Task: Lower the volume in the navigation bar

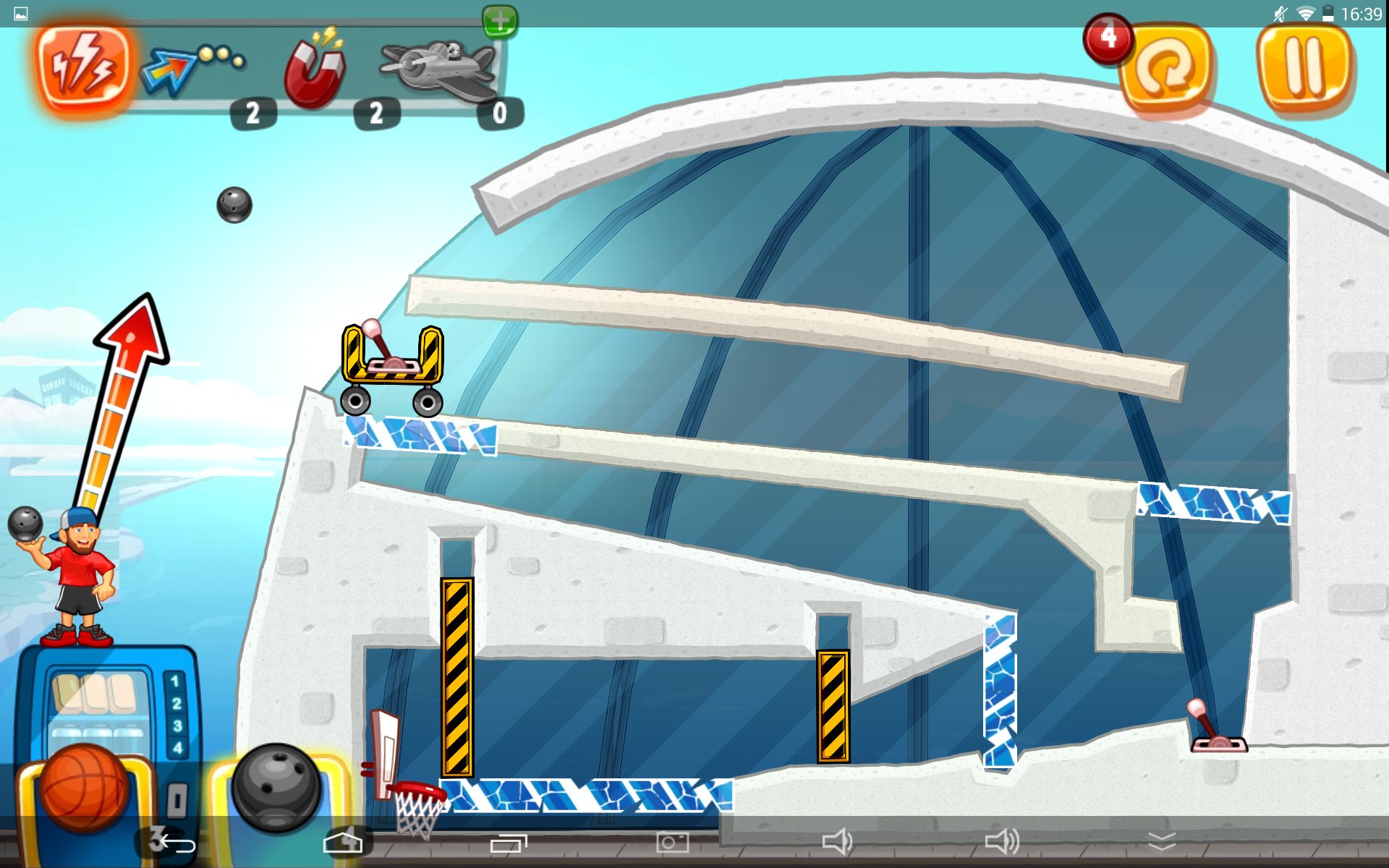Action: [x=837, y=842]
